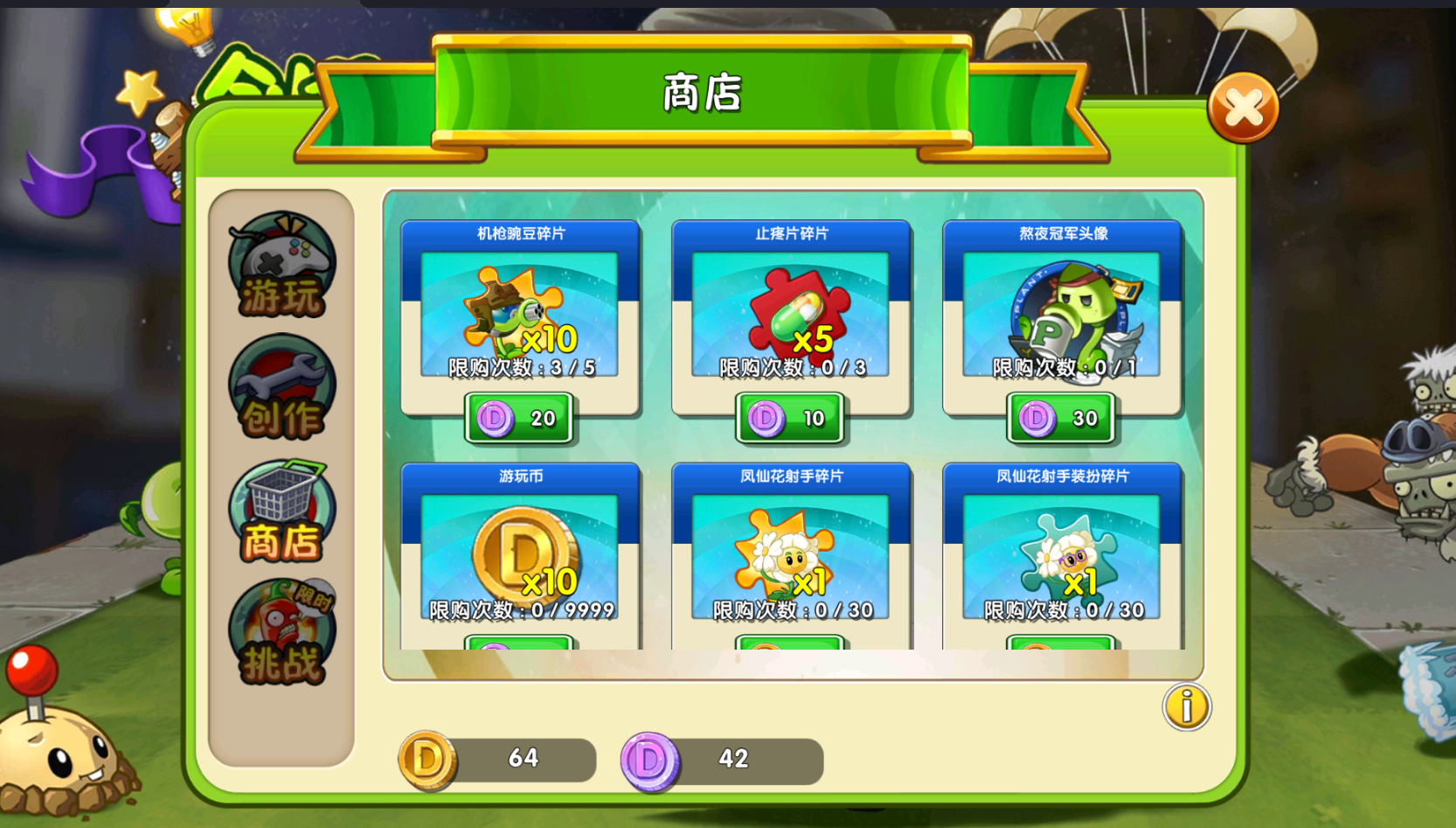Buy 机枪豌豆碎片 for 20 coins
This screenshot has width=1456, height=828.
[x=519, y=419]
